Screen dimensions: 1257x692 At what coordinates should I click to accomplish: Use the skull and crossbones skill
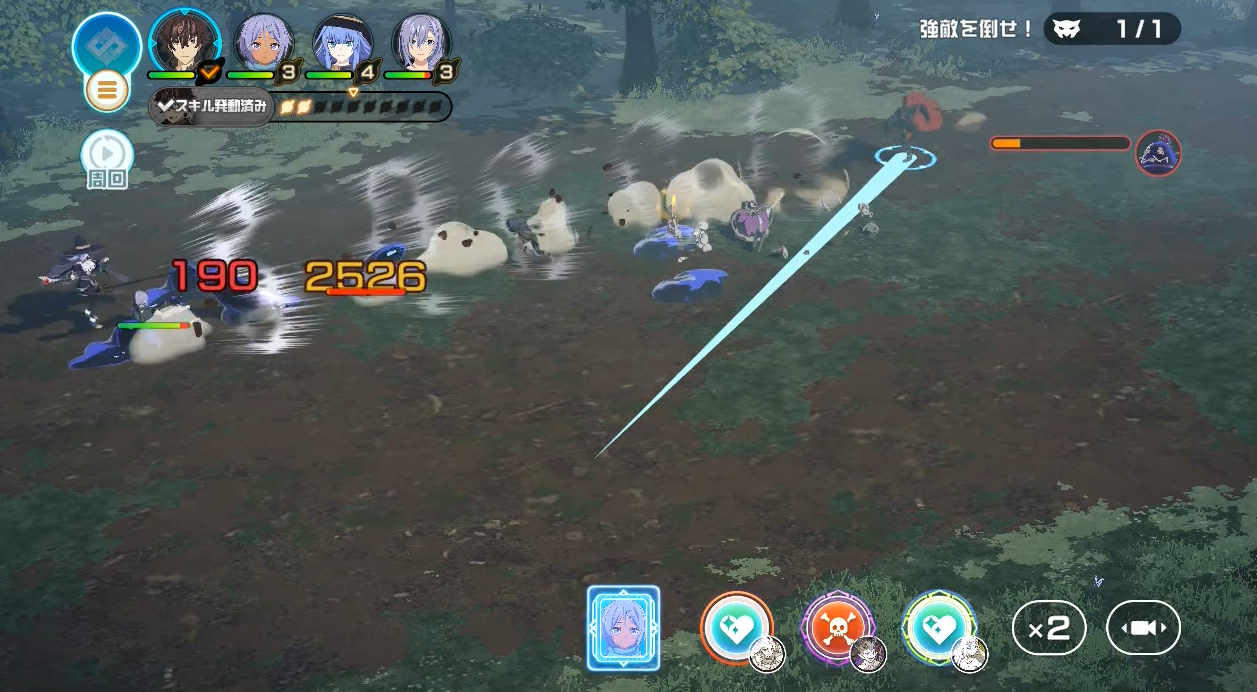[x=838, y=628]
